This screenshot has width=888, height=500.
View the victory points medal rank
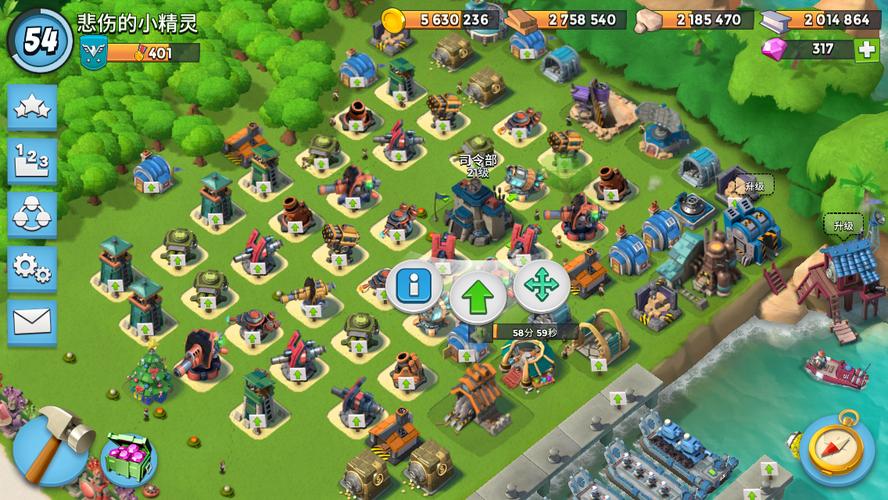tap(96, 54)
